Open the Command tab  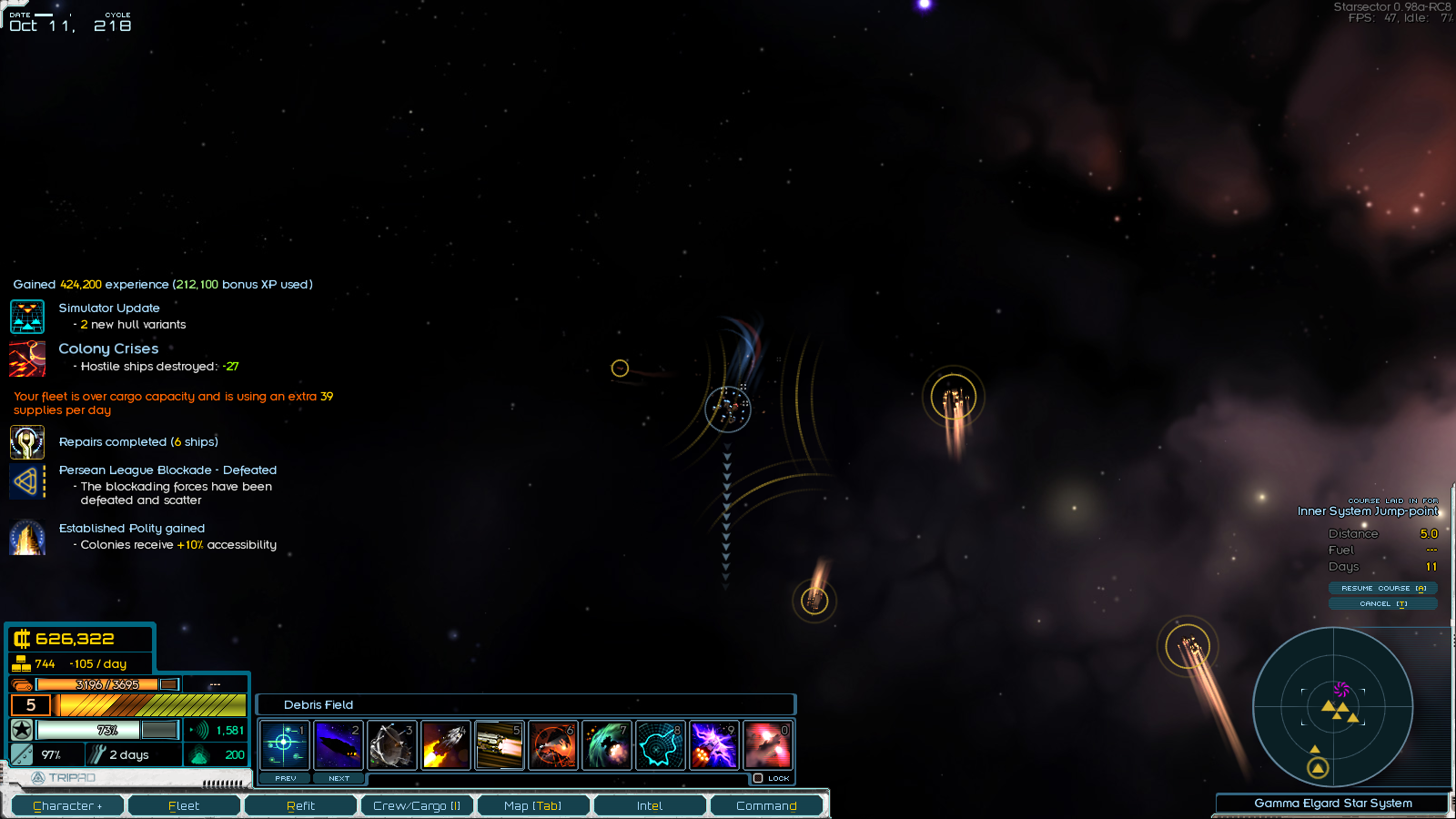[x=766, y=805]
